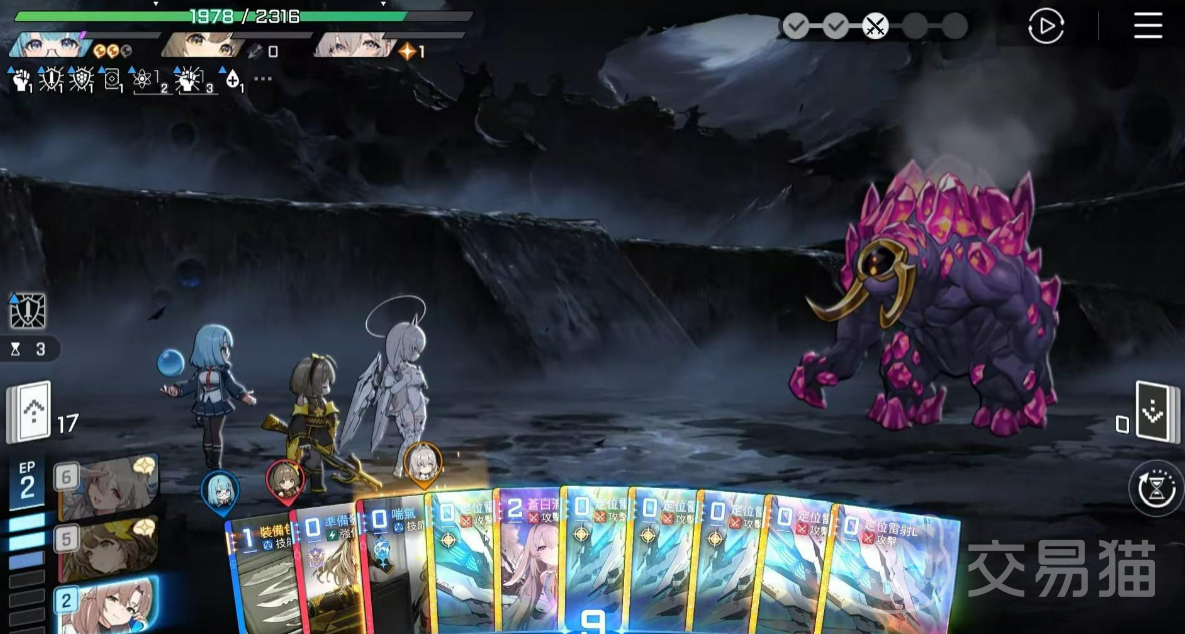1185x634 pixels.
Task: Open the discard pile showing 0 cards
Action: [1154, 411]
